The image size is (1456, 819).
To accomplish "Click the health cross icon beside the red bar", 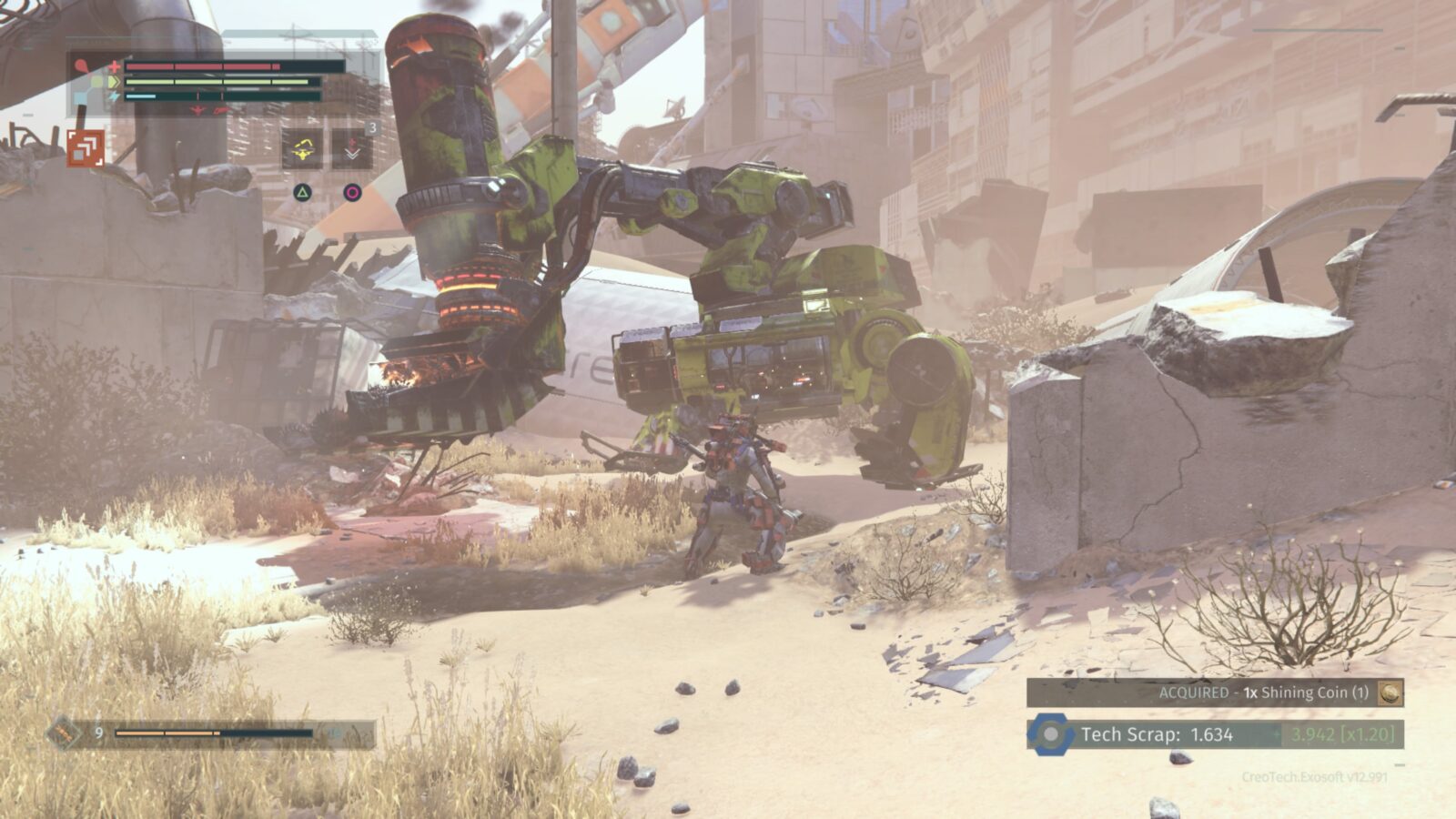I will tap(114, 66).
